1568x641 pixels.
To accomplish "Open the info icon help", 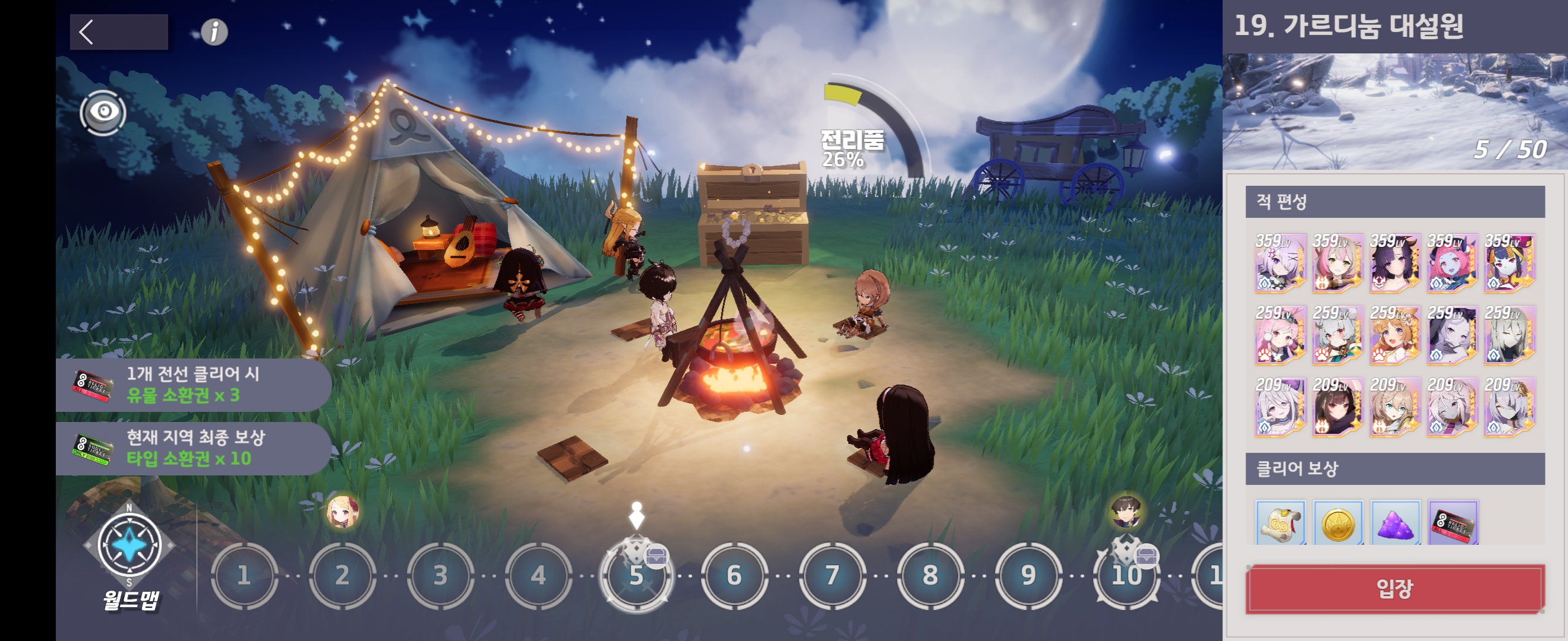I will tap(214, 31).
